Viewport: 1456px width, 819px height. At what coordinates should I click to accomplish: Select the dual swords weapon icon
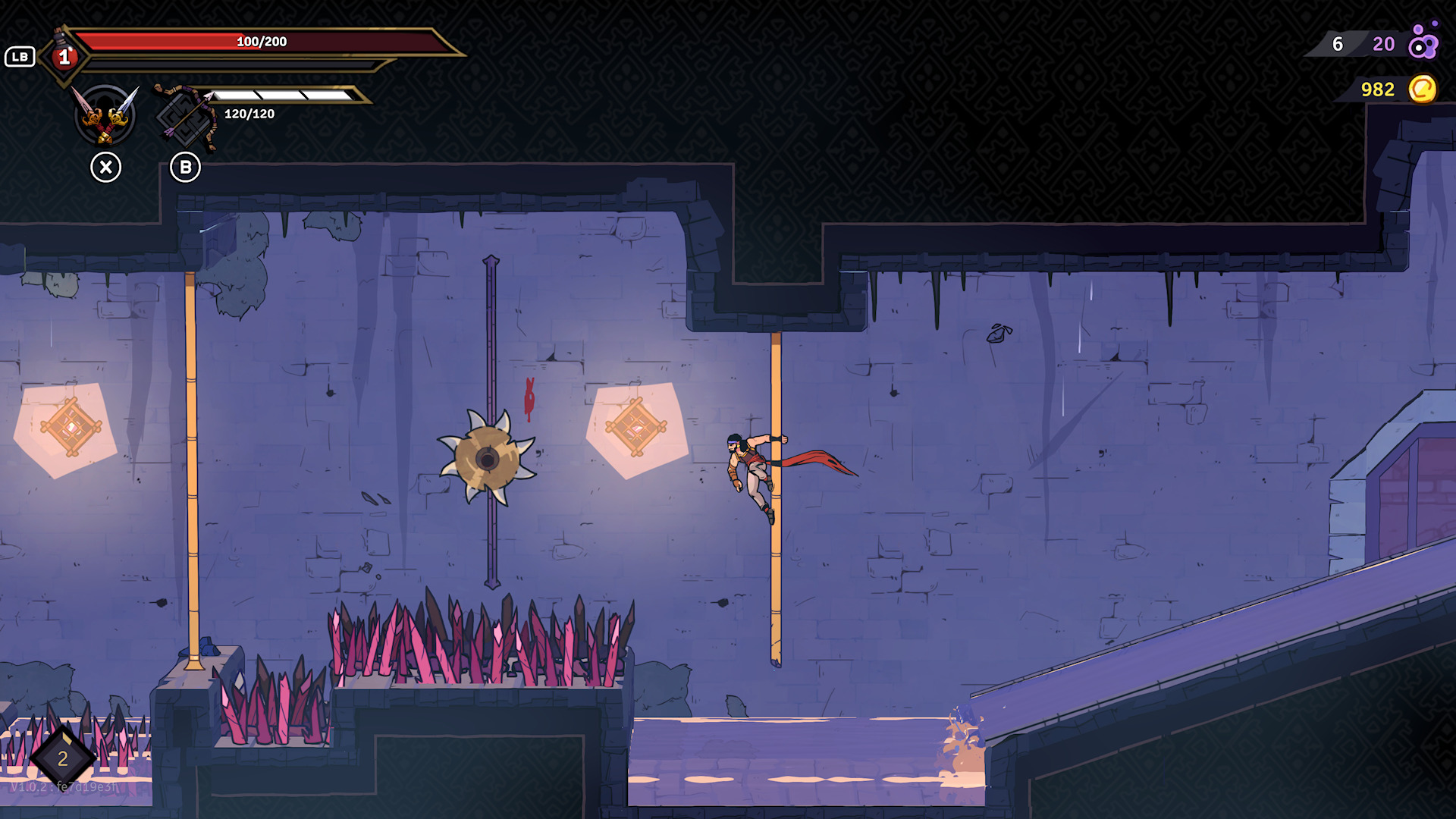pyautogui.click(x=106, y=115)
